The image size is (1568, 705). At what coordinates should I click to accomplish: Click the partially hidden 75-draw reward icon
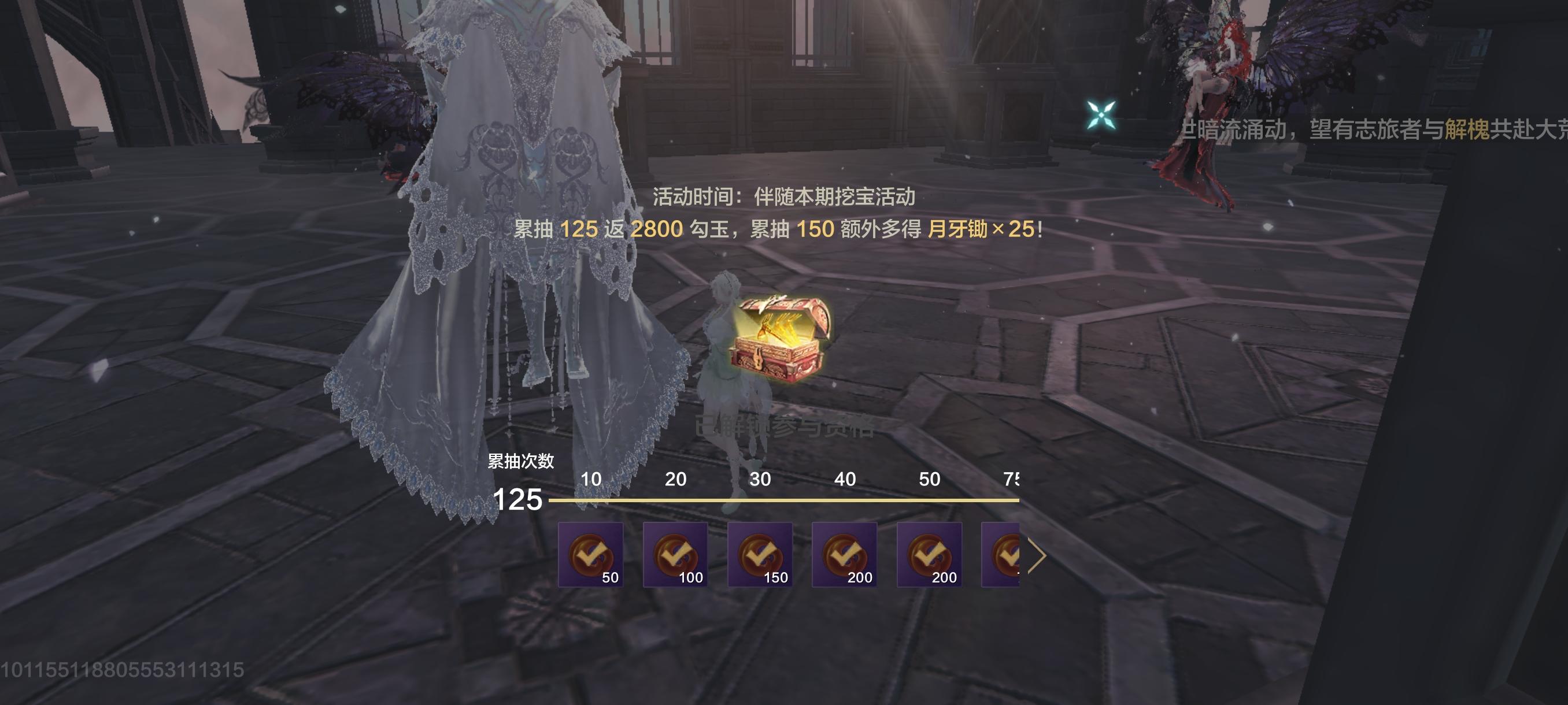tap(1004, 554)
